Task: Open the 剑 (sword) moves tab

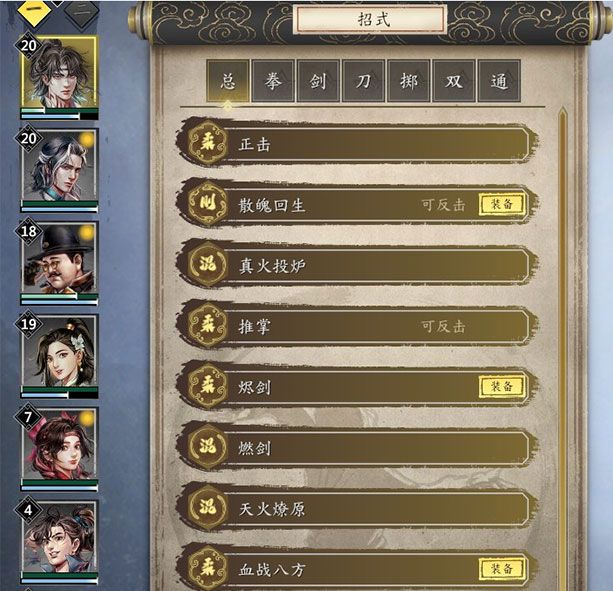Action: 318,81
